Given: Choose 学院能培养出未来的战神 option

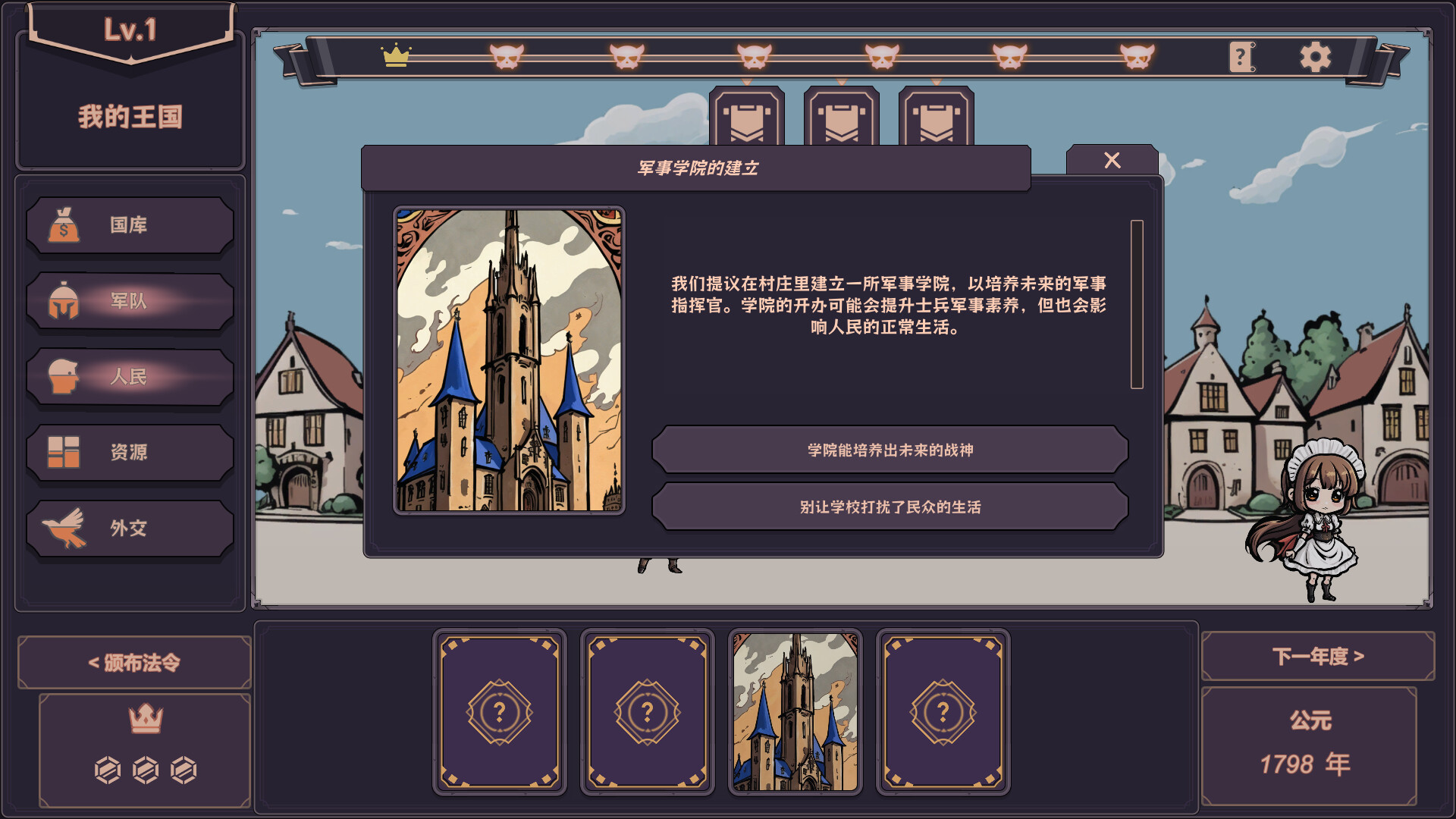Looking at the screenshot, I should coord(889,449).
